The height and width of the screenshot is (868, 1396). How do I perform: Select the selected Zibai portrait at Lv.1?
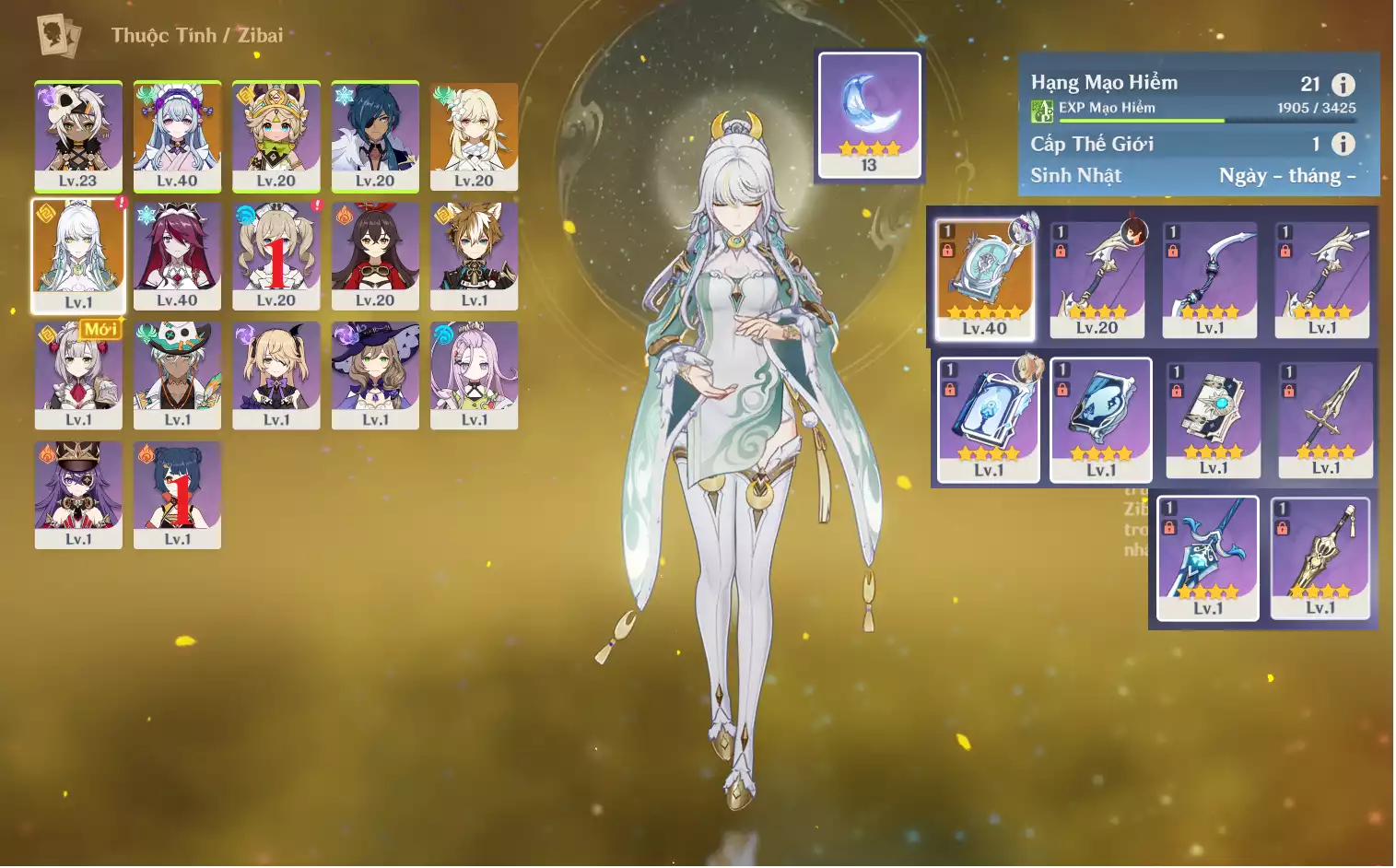point(78,255)
